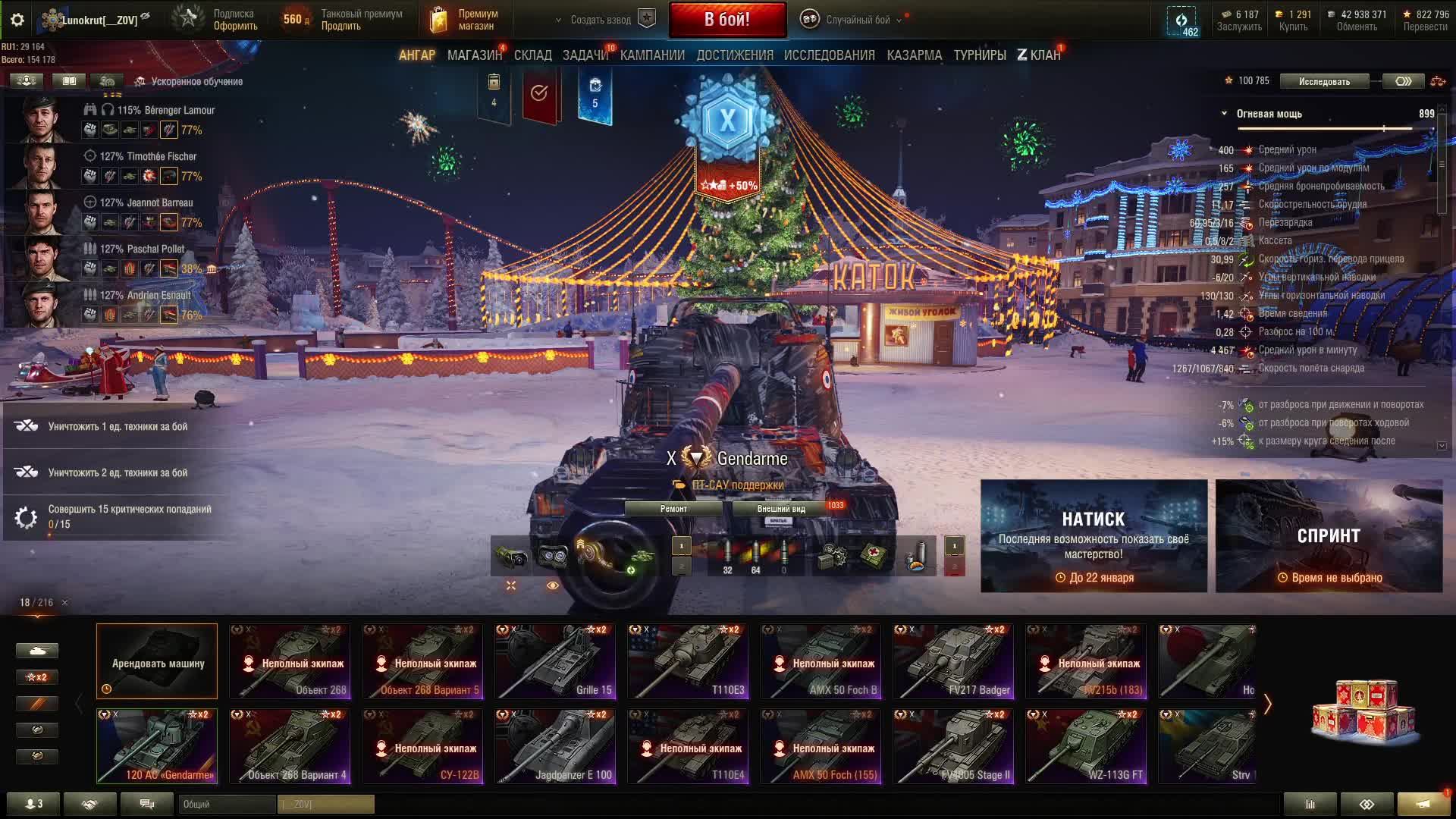Click the Общий chat channel field
1456x819 pixels.
(227, 804)
